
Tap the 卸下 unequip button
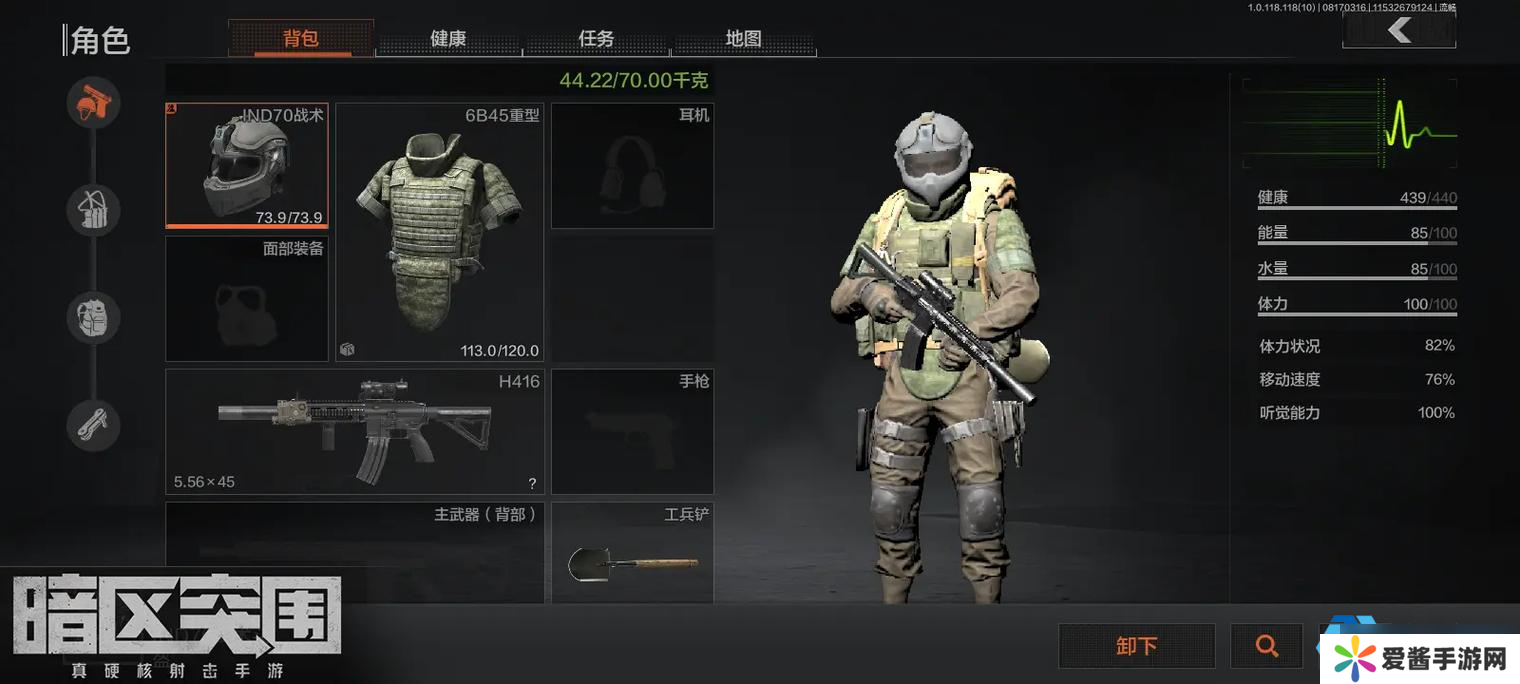(x=1137, y=646)
